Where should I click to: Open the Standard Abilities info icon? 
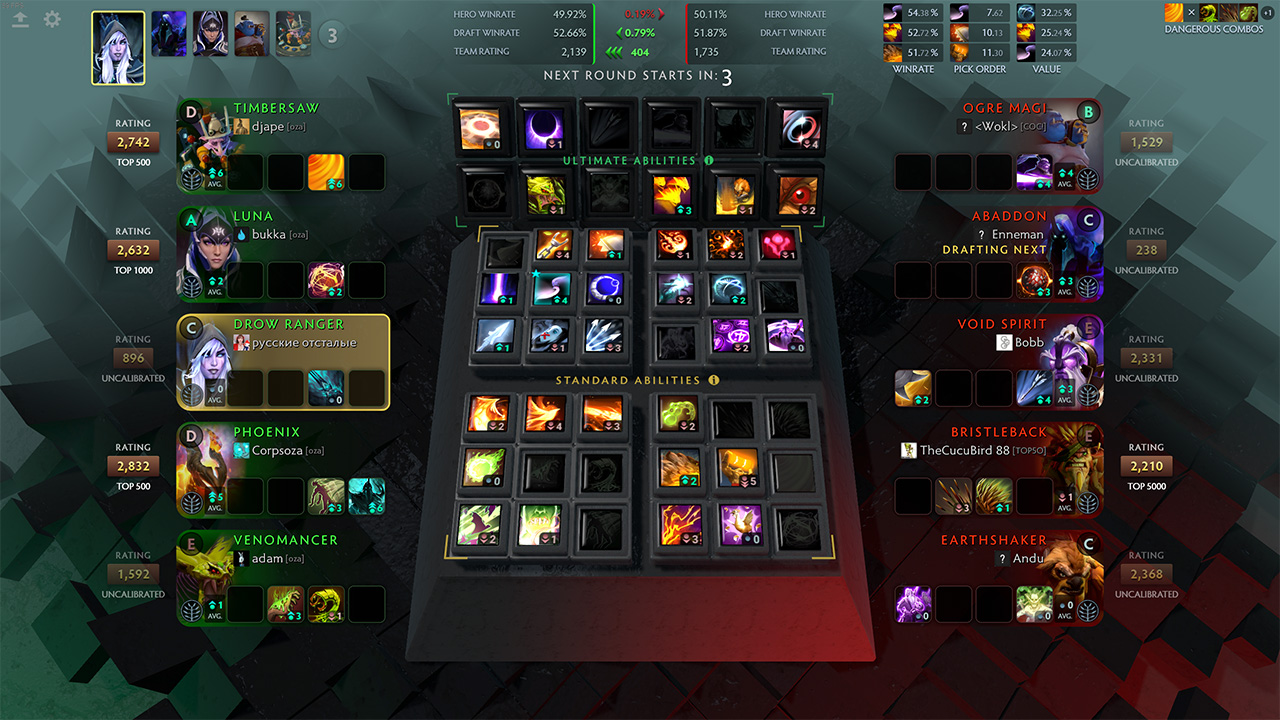[714, 380]
